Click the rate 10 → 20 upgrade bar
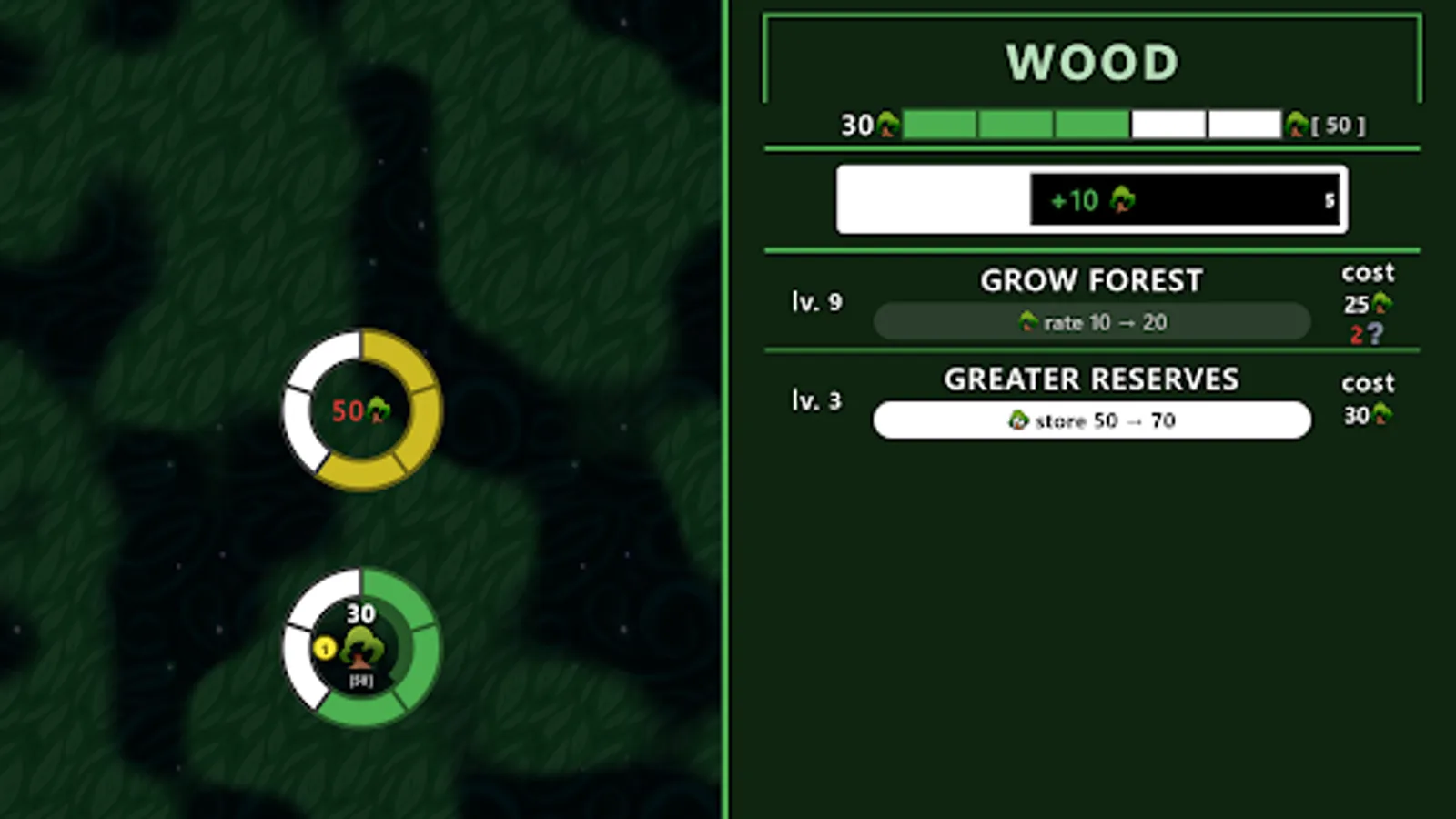Image resolution: width=1456 pixels, height=819 pixels. [1091, 321]
